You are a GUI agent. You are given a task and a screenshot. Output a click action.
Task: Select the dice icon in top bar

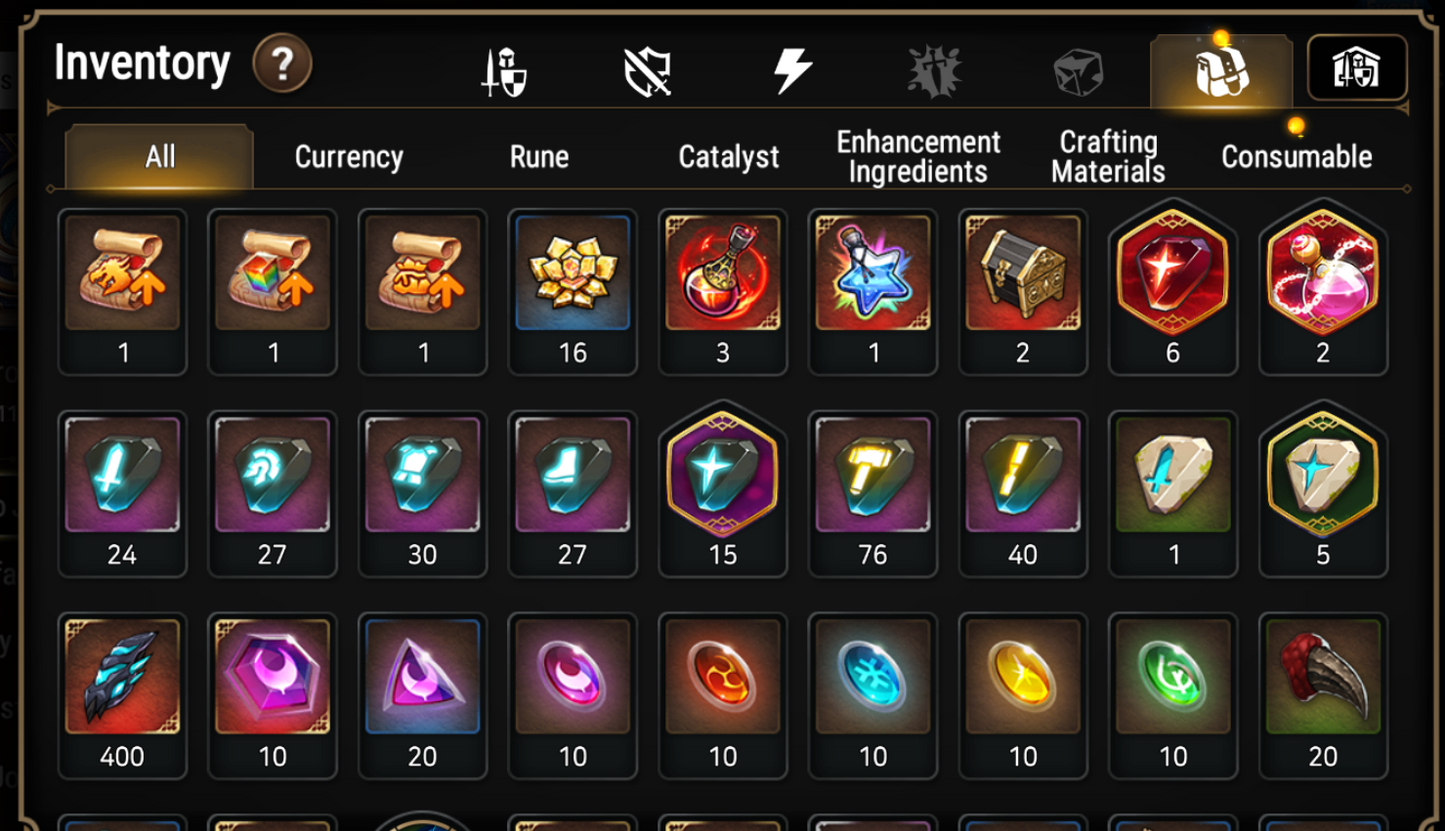coord(1077,70)
